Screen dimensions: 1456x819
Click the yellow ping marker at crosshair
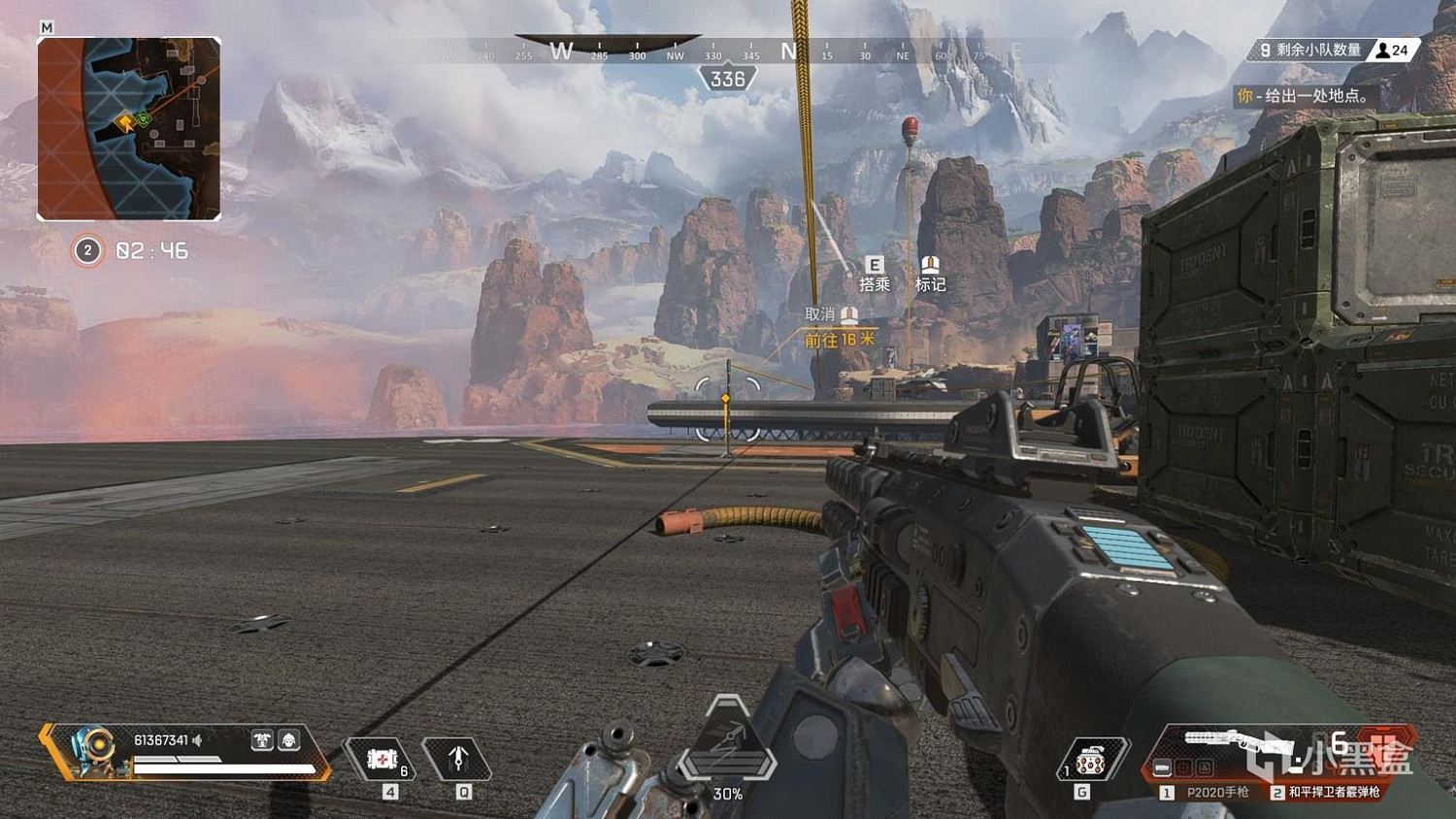click(x=726, y=399)
